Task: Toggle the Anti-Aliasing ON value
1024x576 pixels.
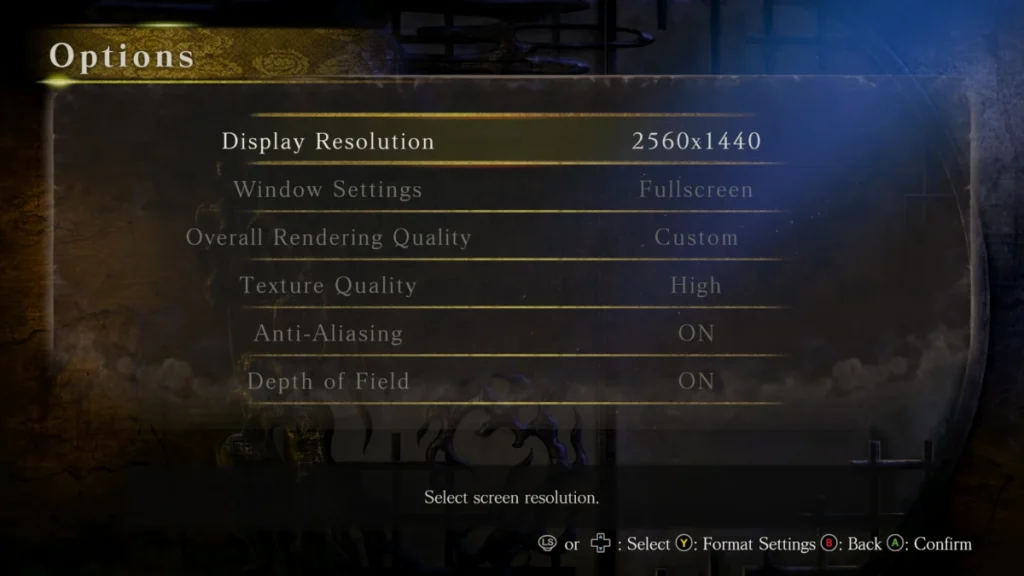Action: pyautogui.click(x=696, y=334)
